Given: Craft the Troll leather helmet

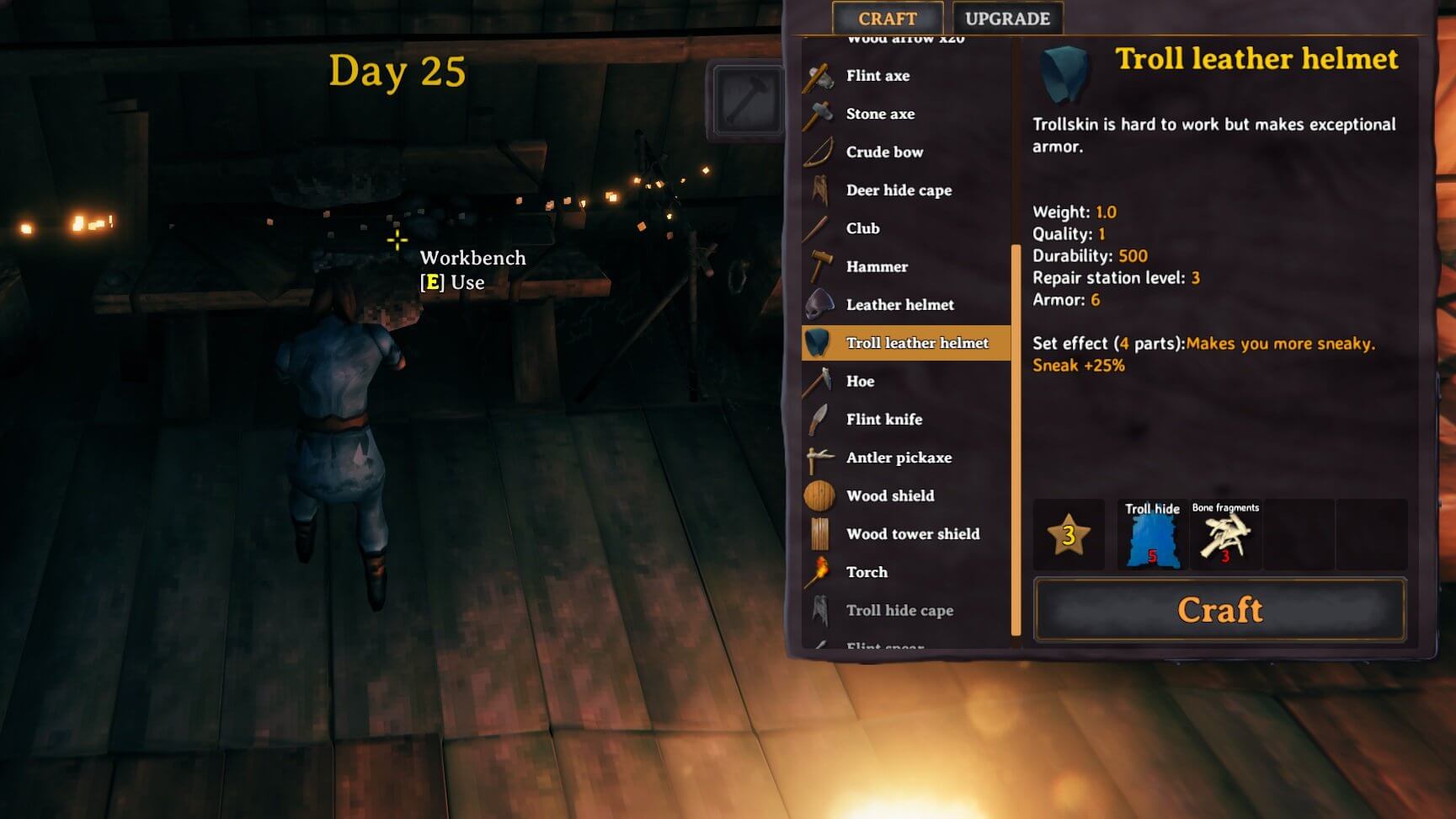Looking at the screenshot, I should pos(1219,610).
